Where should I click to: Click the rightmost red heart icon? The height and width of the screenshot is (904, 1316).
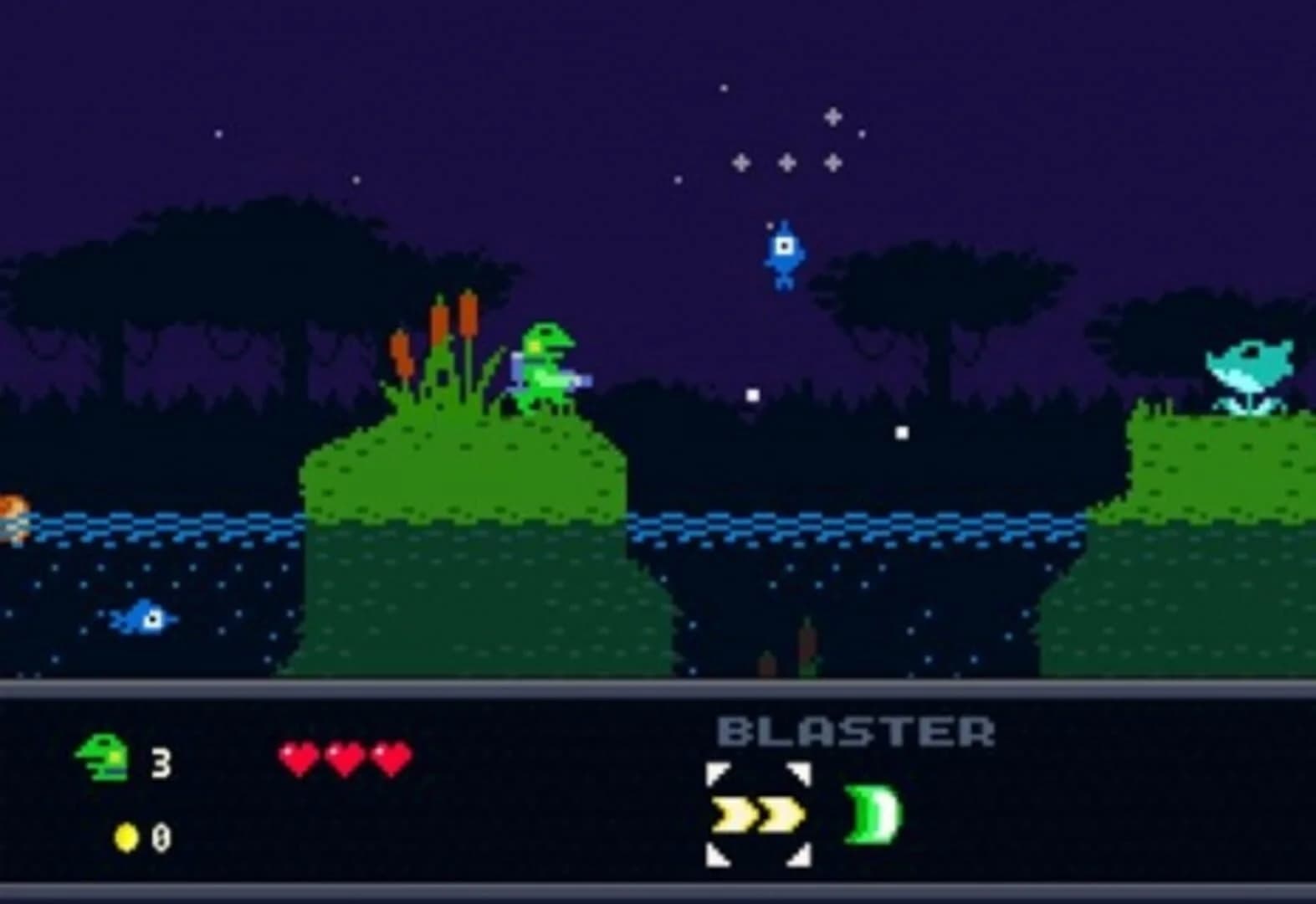pyautogui.click(x=392, y=758)
